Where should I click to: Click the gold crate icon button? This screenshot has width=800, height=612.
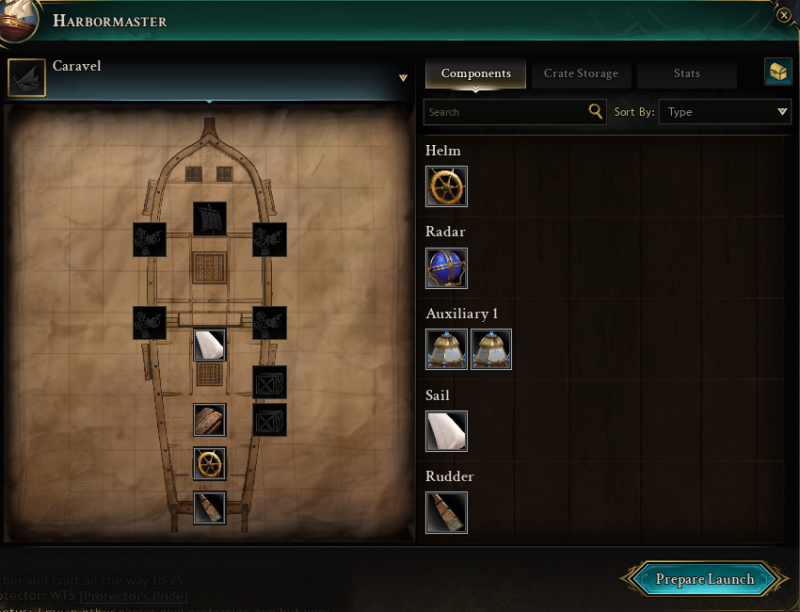(778, 72)
